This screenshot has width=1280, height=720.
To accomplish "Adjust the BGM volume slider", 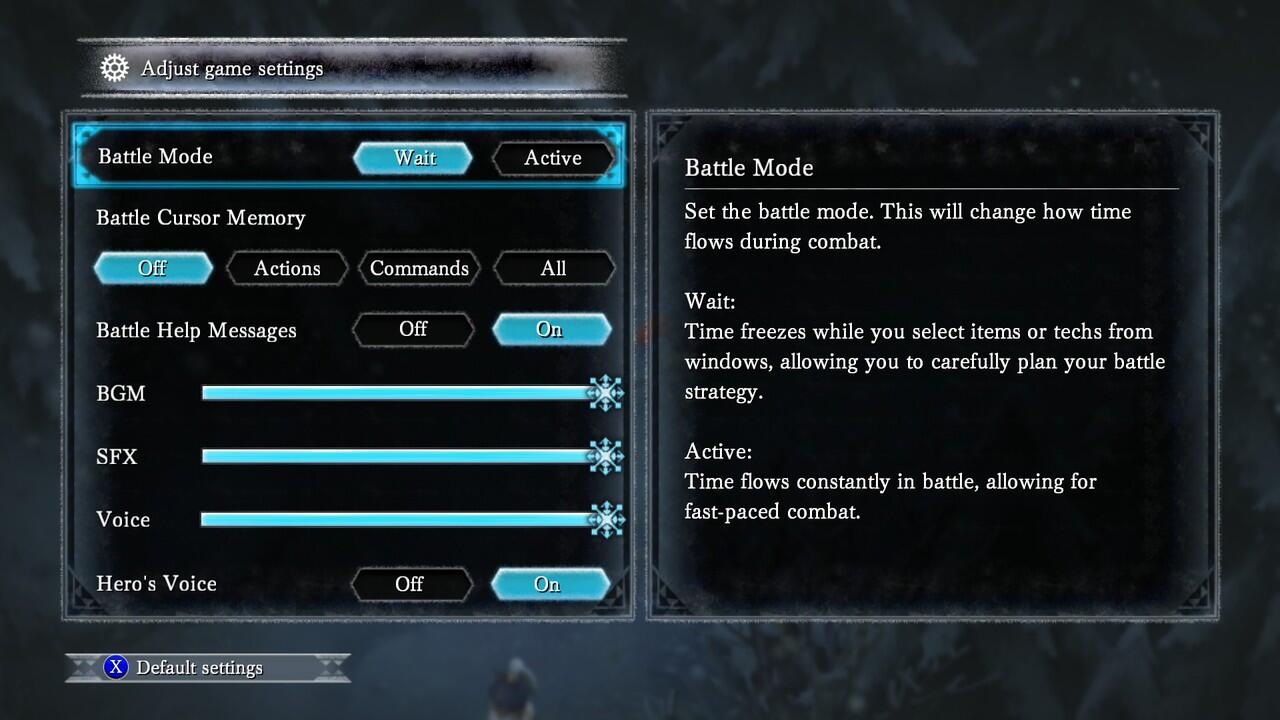I will tap(400, 393).
